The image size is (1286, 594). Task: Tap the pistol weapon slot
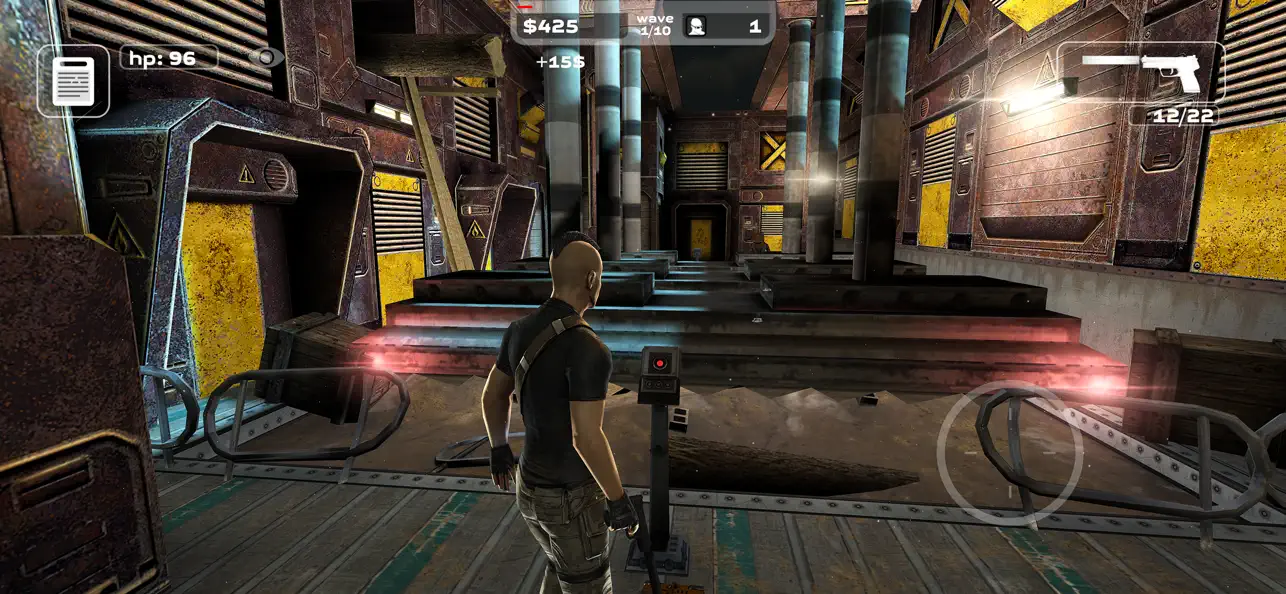pyautogui.click(x=1141, y=71)
